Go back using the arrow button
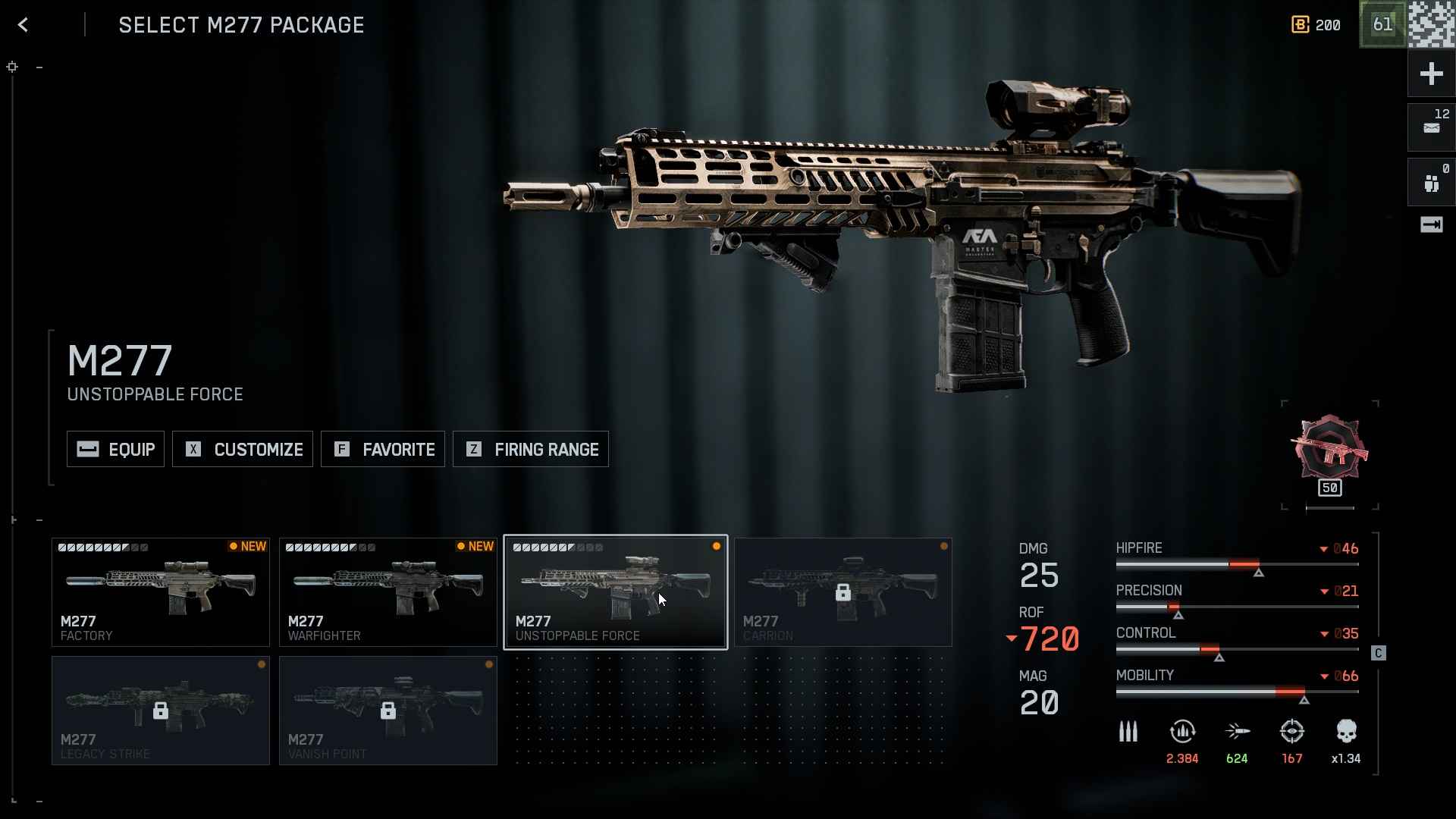 [24, 25]
